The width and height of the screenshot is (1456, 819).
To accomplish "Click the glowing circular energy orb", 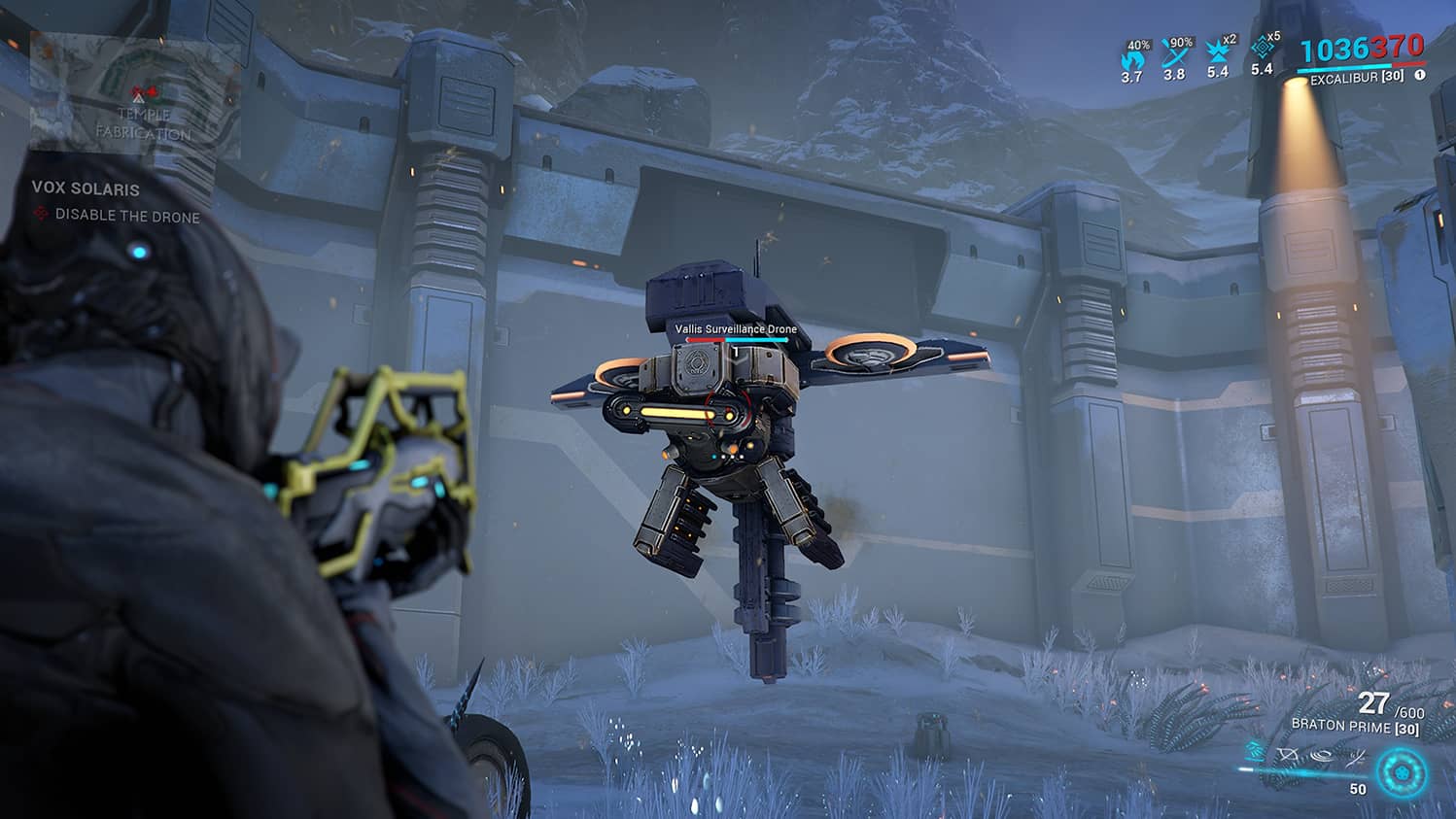I will click(1402, 772).
